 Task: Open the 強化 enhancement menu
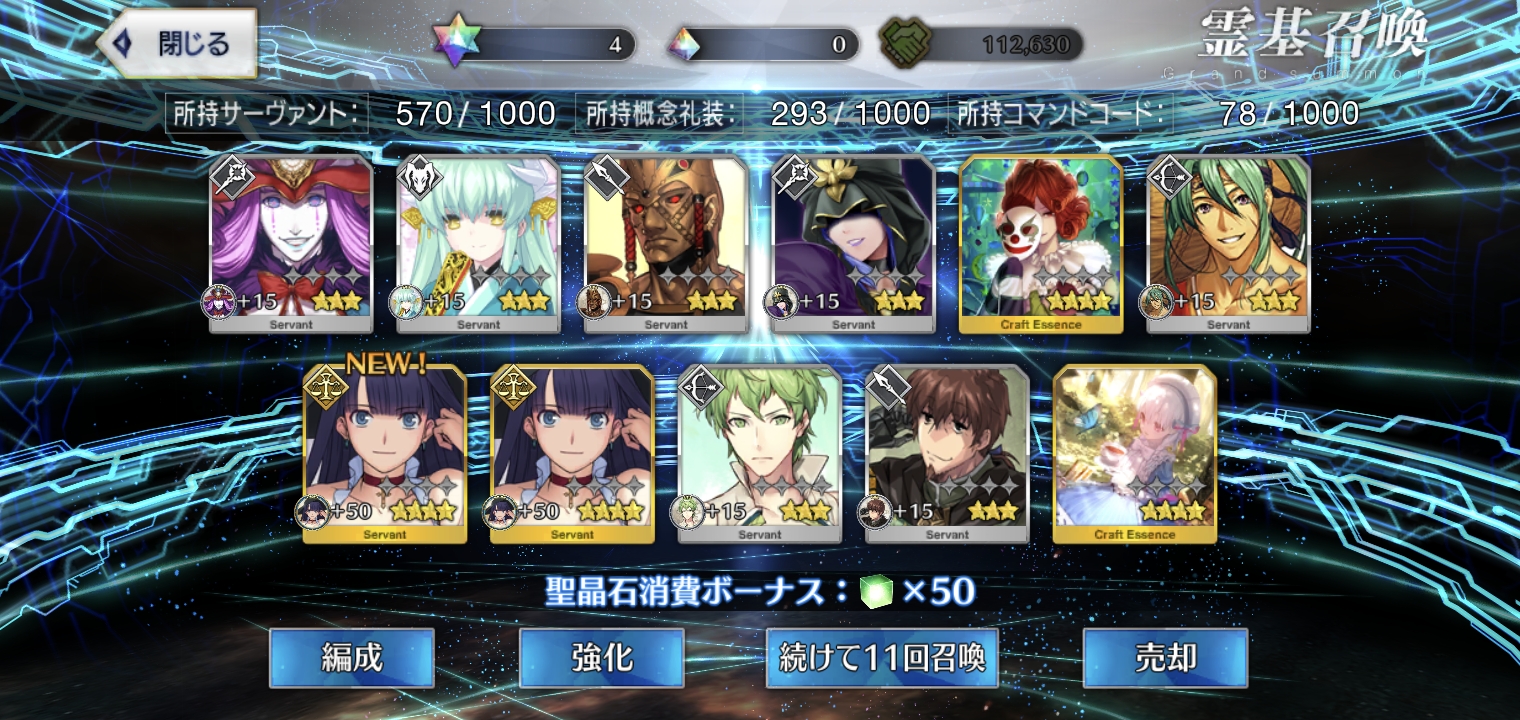click(x=601, y=657)
